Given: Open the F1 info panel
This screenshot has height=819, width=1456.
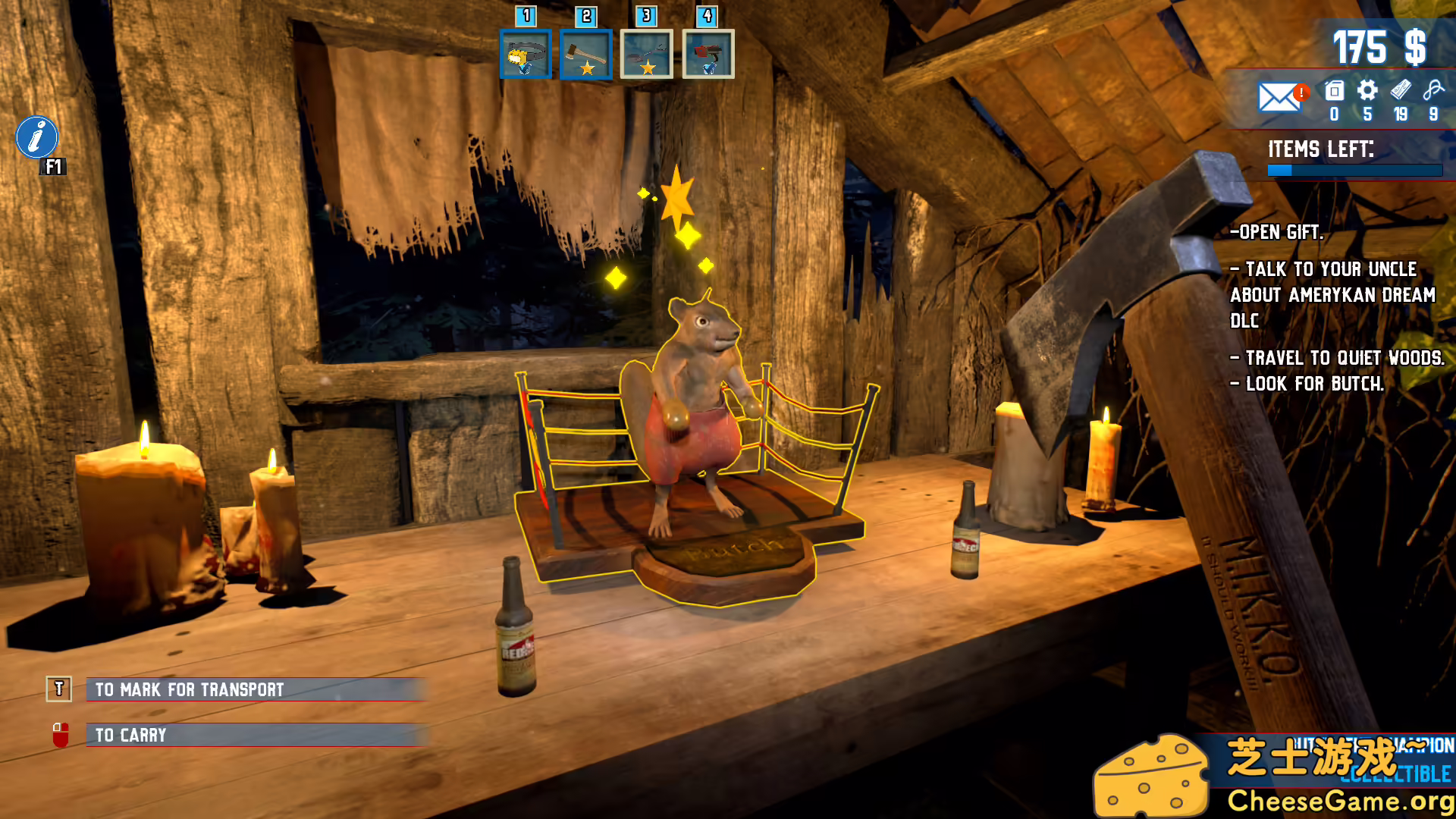Looking at the screenshot, I should tap(36, 138).
